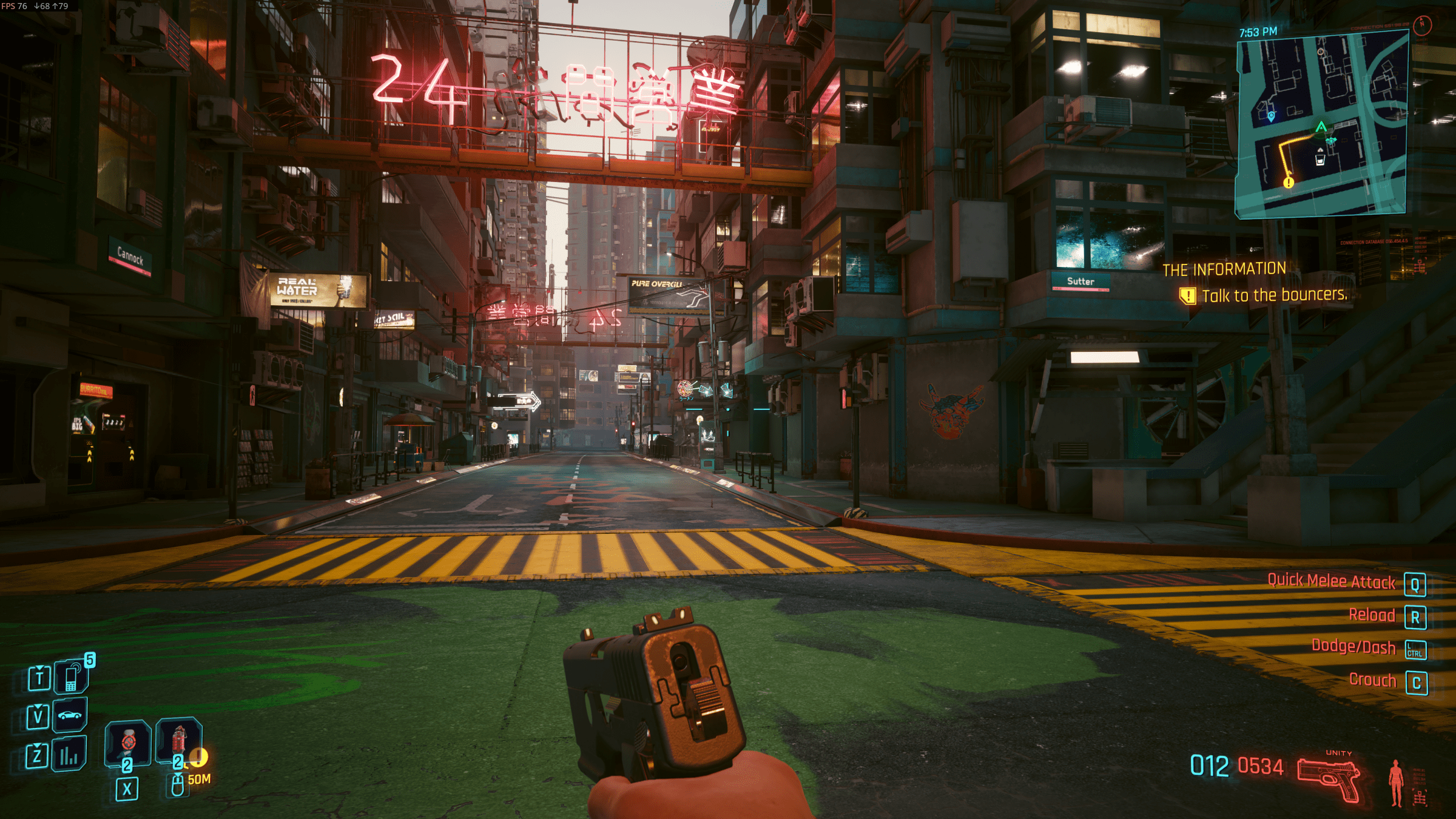
Task: Click the car summon vehicle icon
Action: point(70,715)
